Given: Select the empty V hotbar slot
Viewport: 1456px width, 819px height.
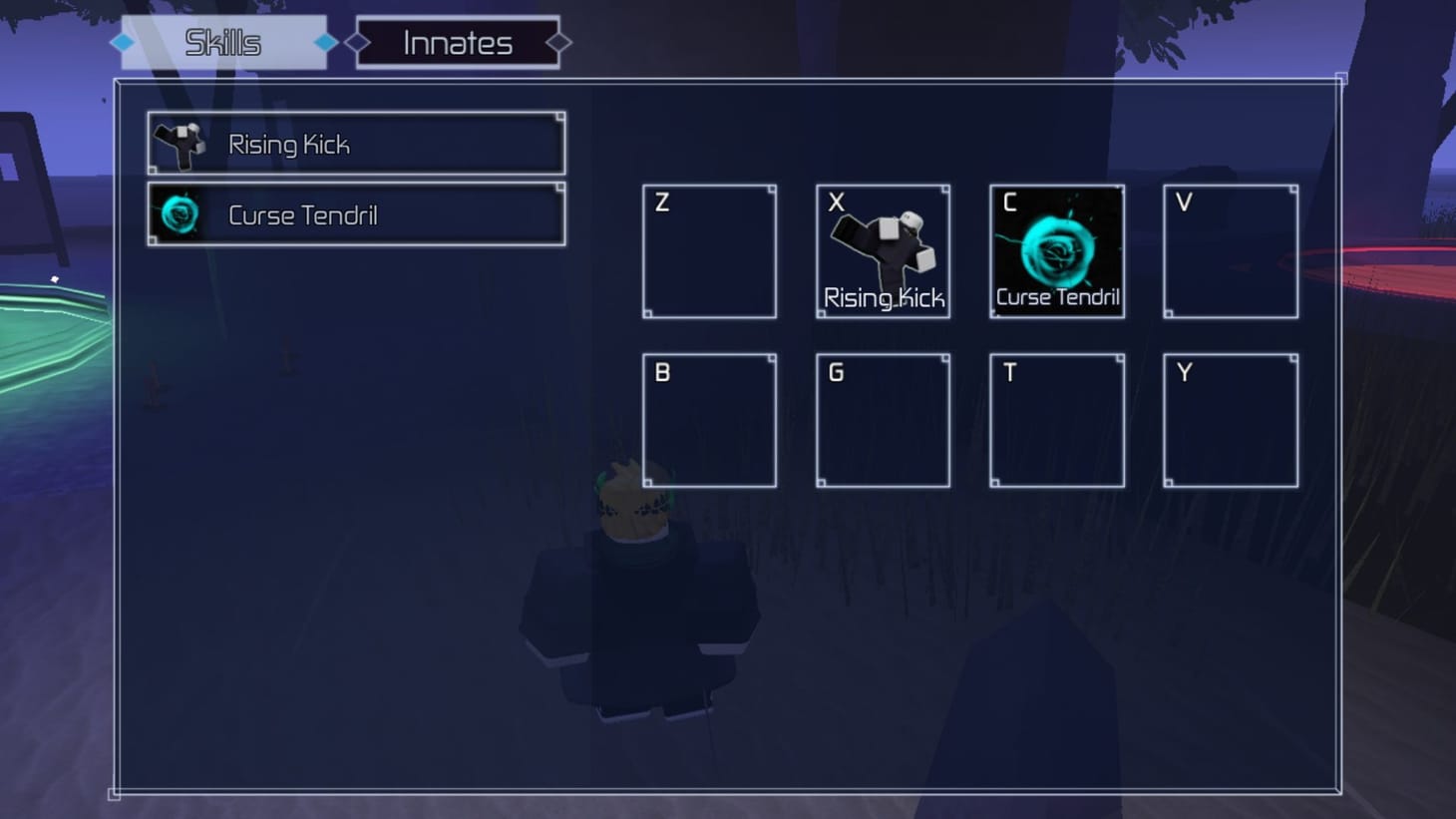Looking at the screenshot, I should pos(1230,249).
